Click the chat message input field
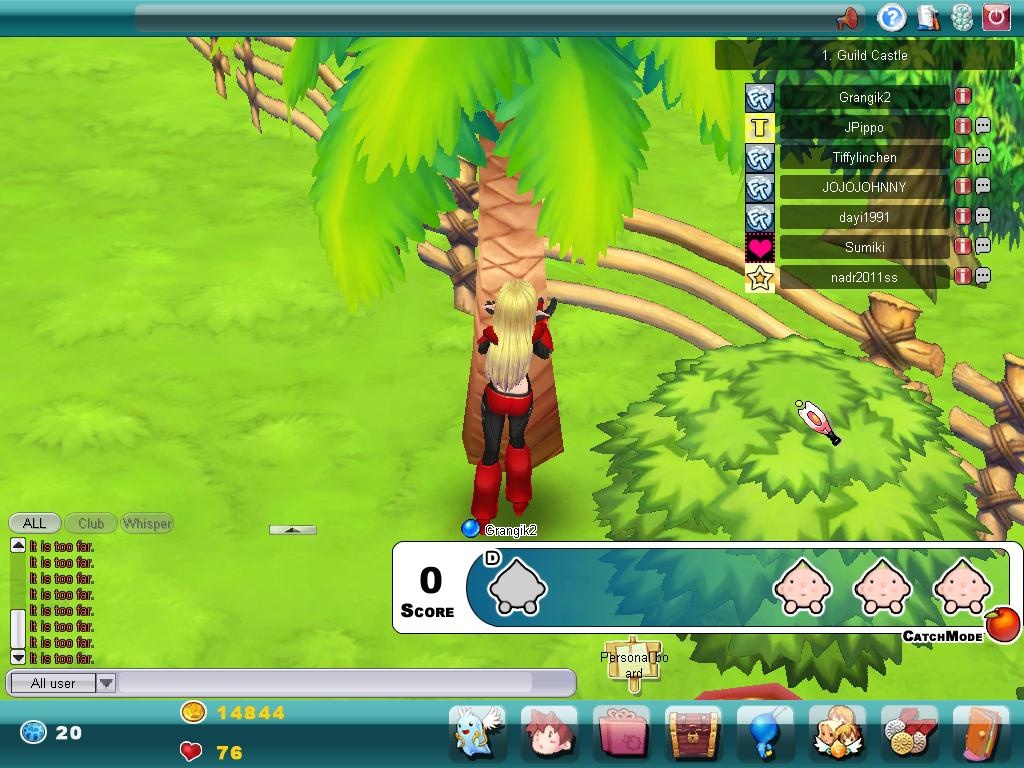The height and width of the screenshot is (768, 1024). tap(345, 683)
